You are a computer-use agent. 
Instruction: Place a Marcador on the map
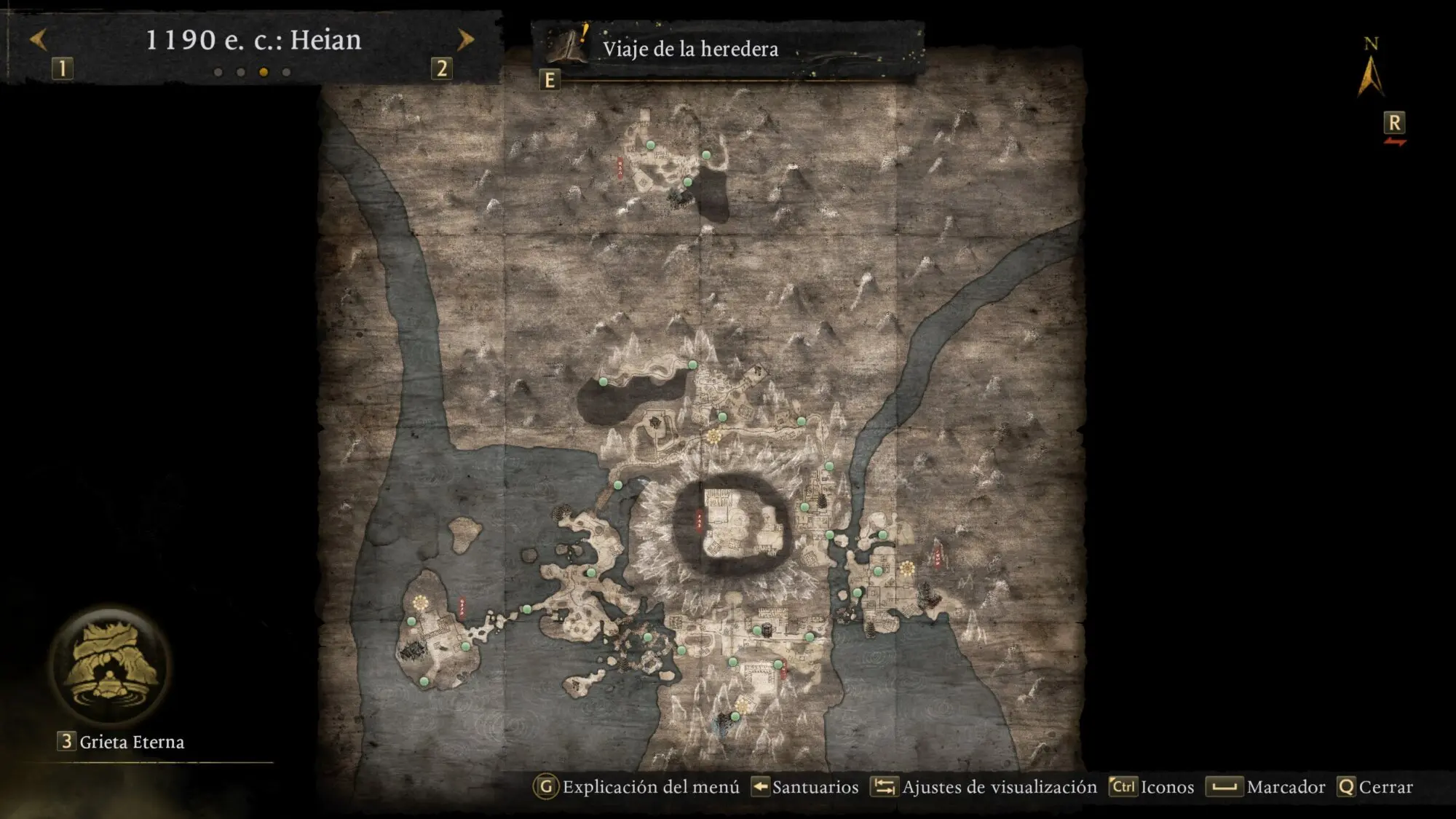click(x=1285, y=787)
